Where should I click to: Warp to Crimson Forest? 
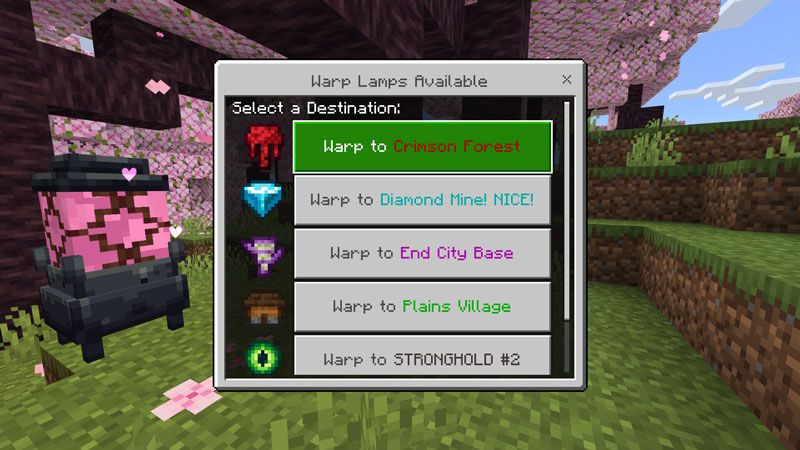[421, 147]
